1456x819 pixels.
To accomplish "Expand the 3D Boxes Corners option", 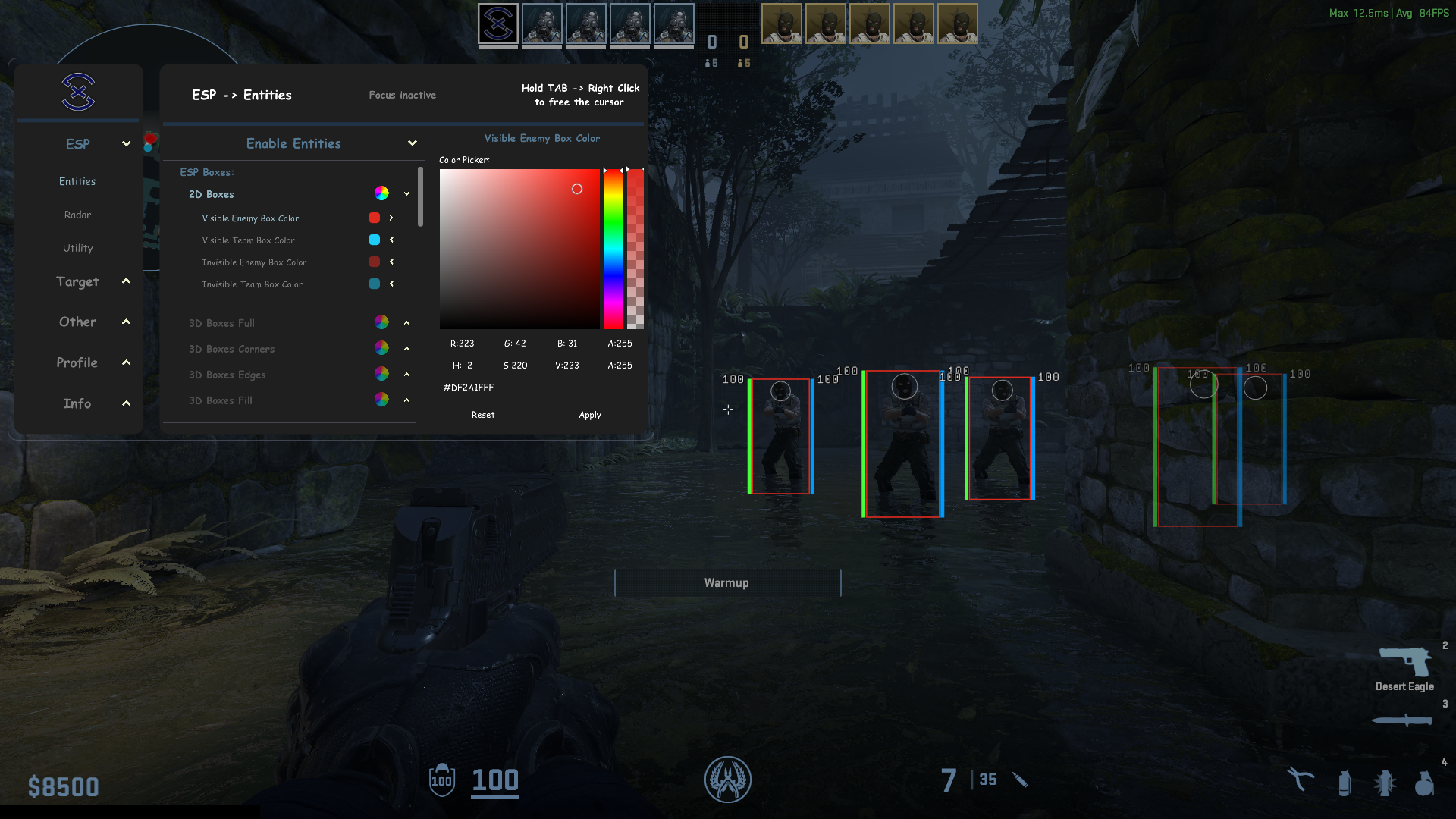I will [406, 349].
